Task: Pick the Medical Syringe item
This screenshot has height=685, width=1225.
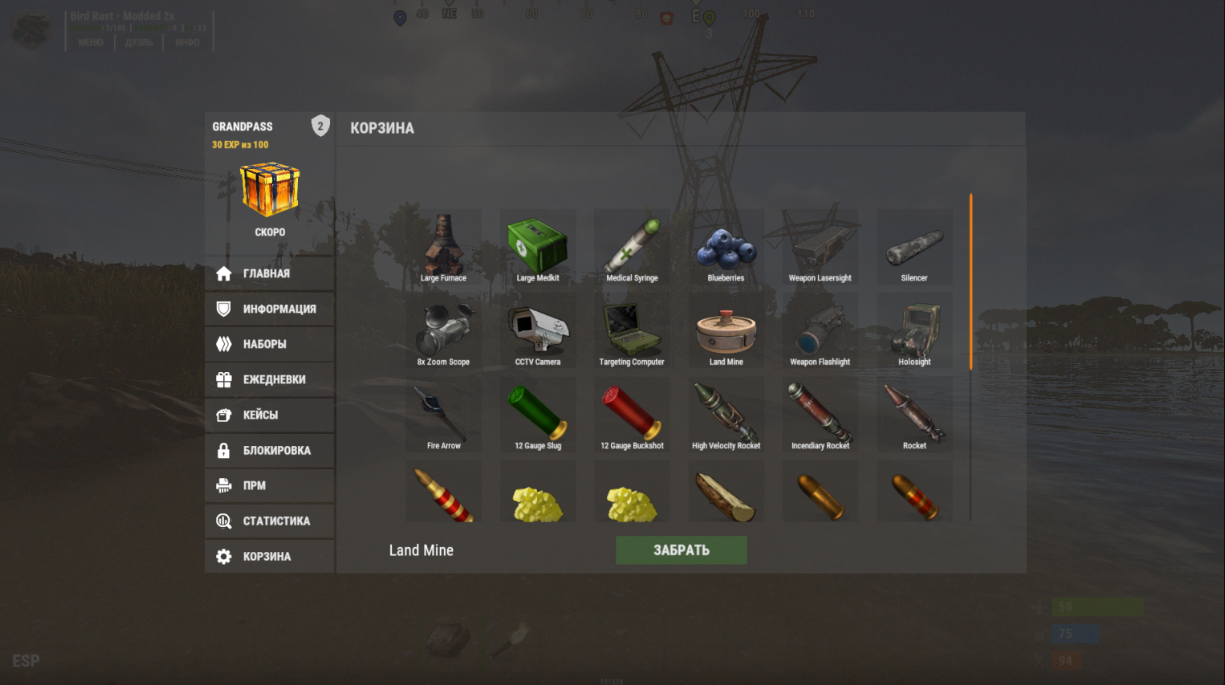Action: click(632, 246)
